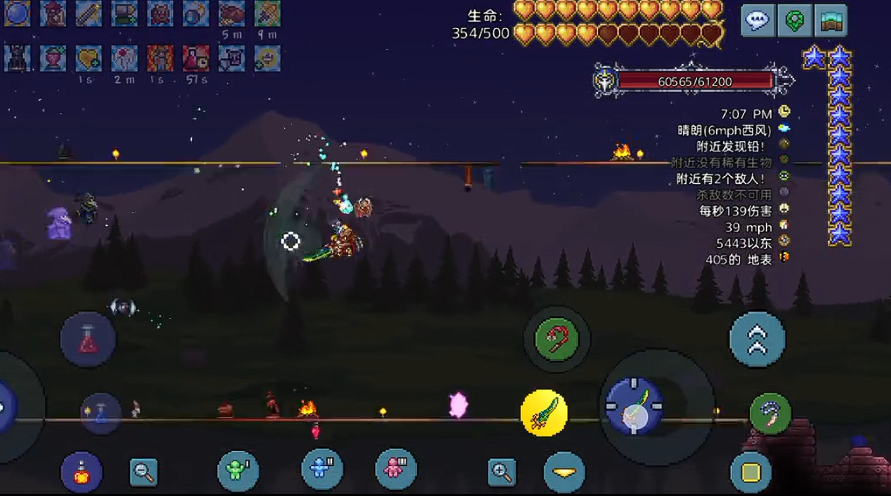
Task: Use the red healing potion button
Action: [88, 338]
